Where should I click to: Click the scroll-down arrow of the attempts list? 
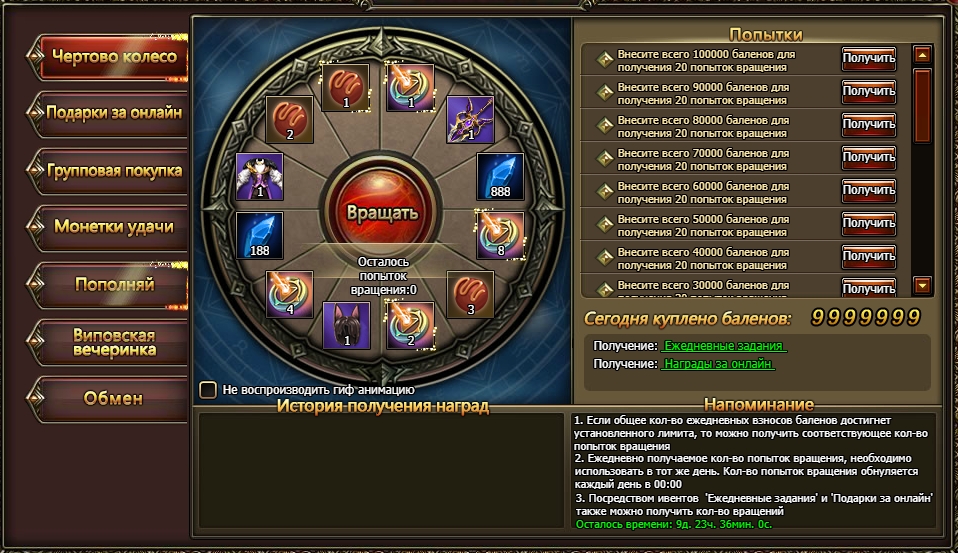coord(923,286)
